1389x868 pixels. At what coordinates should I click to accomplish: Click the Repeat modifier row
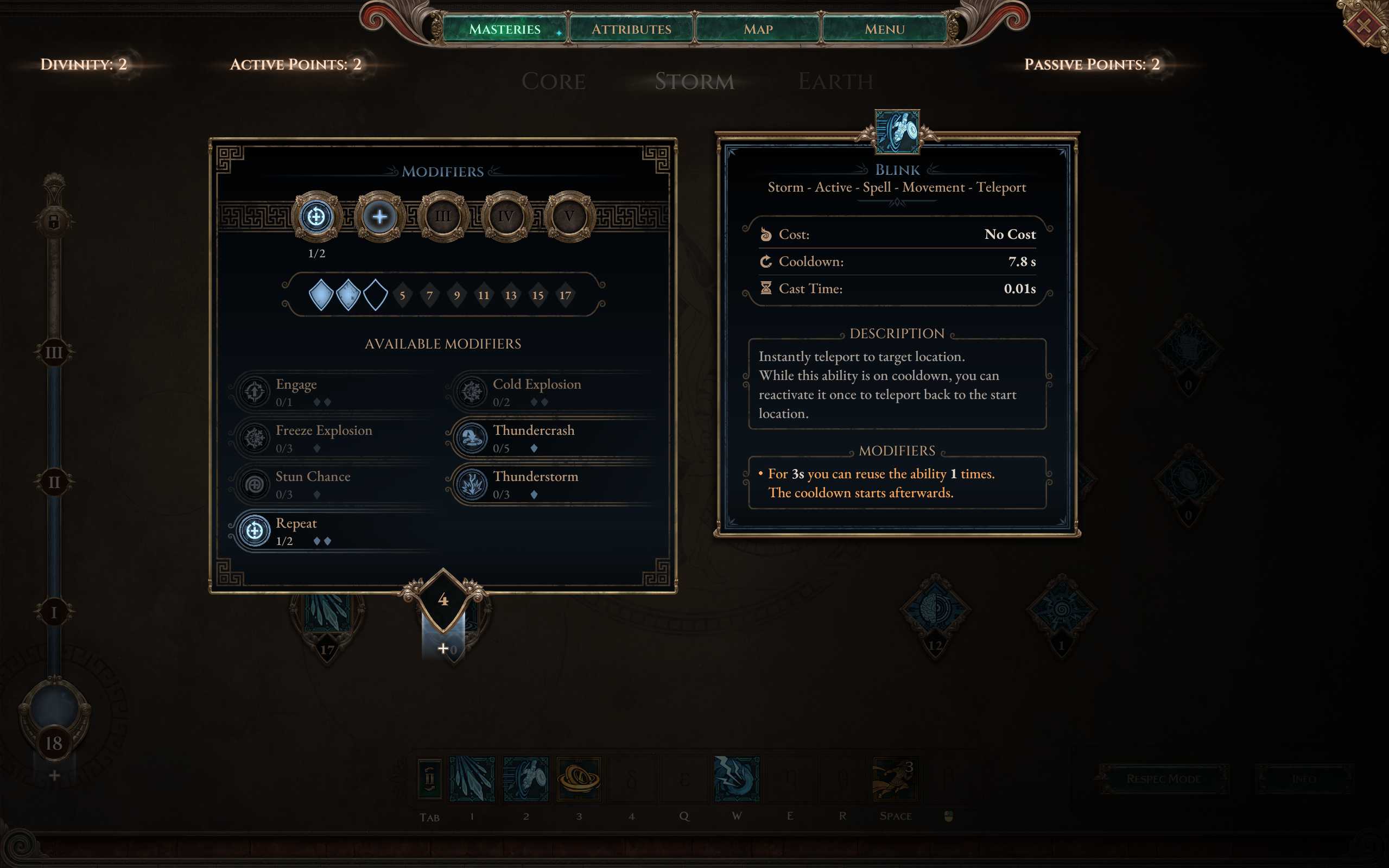pyautogui.click(x=333, y=531)
